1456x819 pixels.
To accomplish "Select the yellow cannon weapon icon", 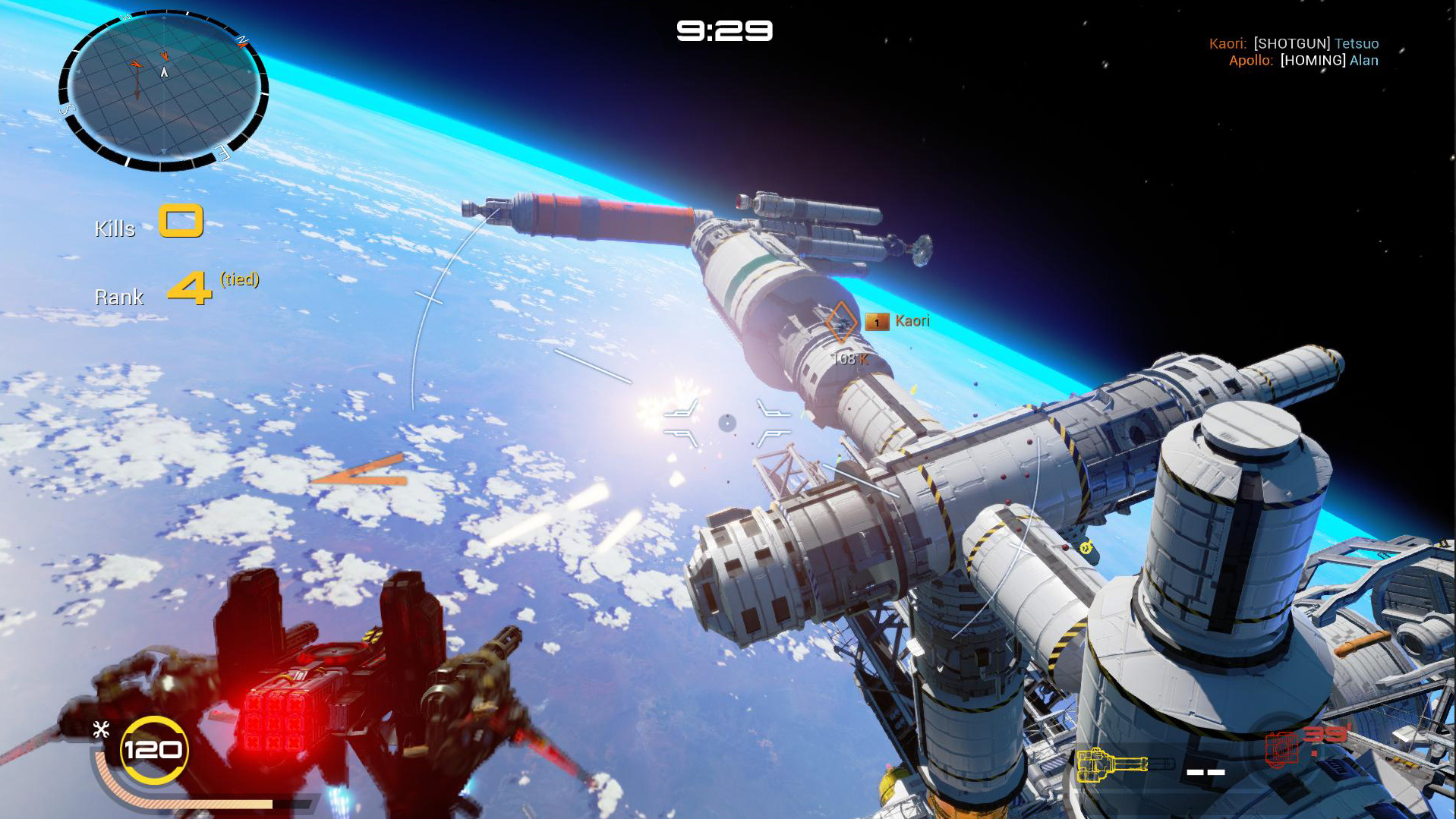I will tap(1111, 763).
